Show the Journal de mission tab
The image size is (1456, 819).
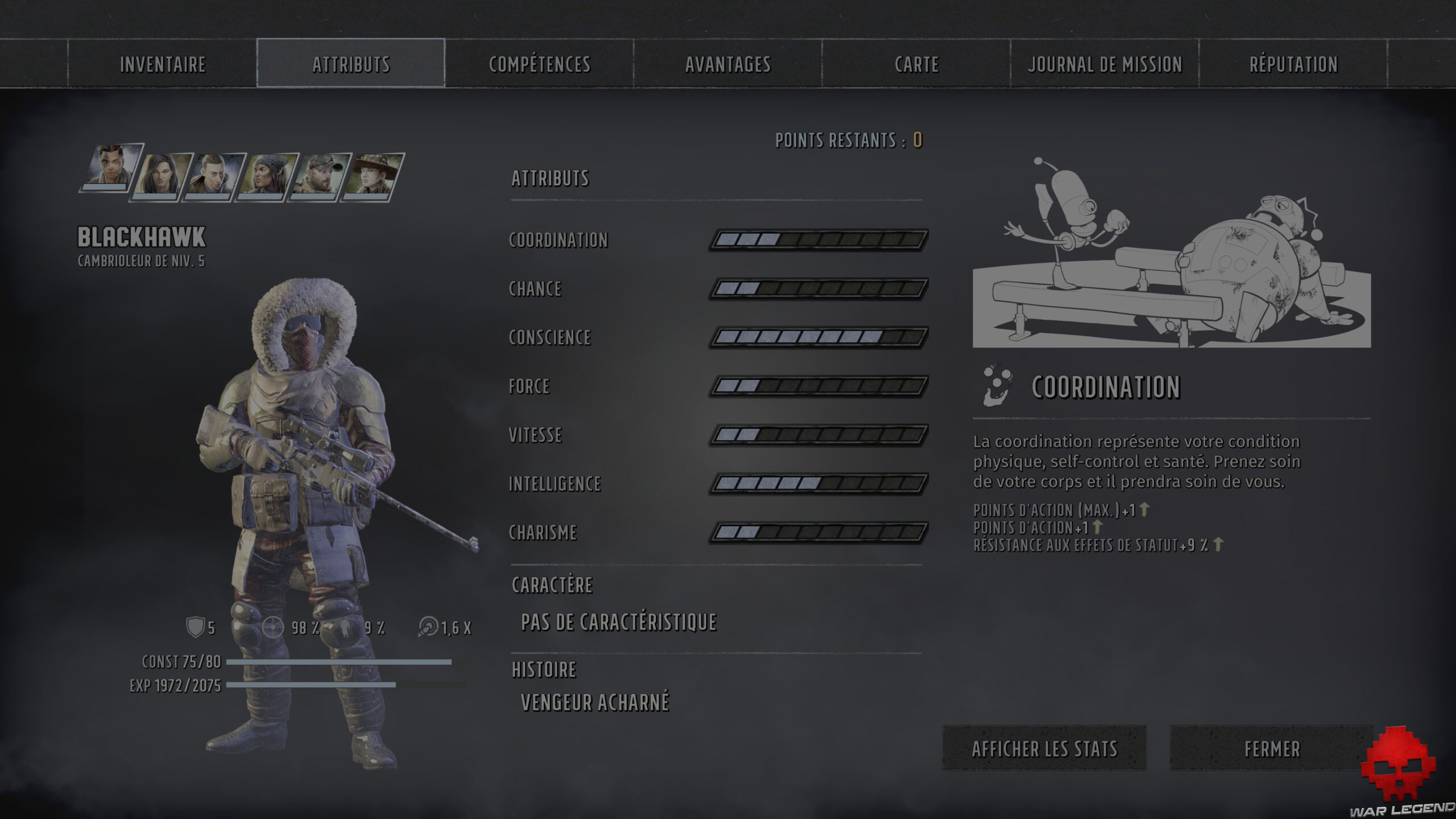tap(1105, 64)
